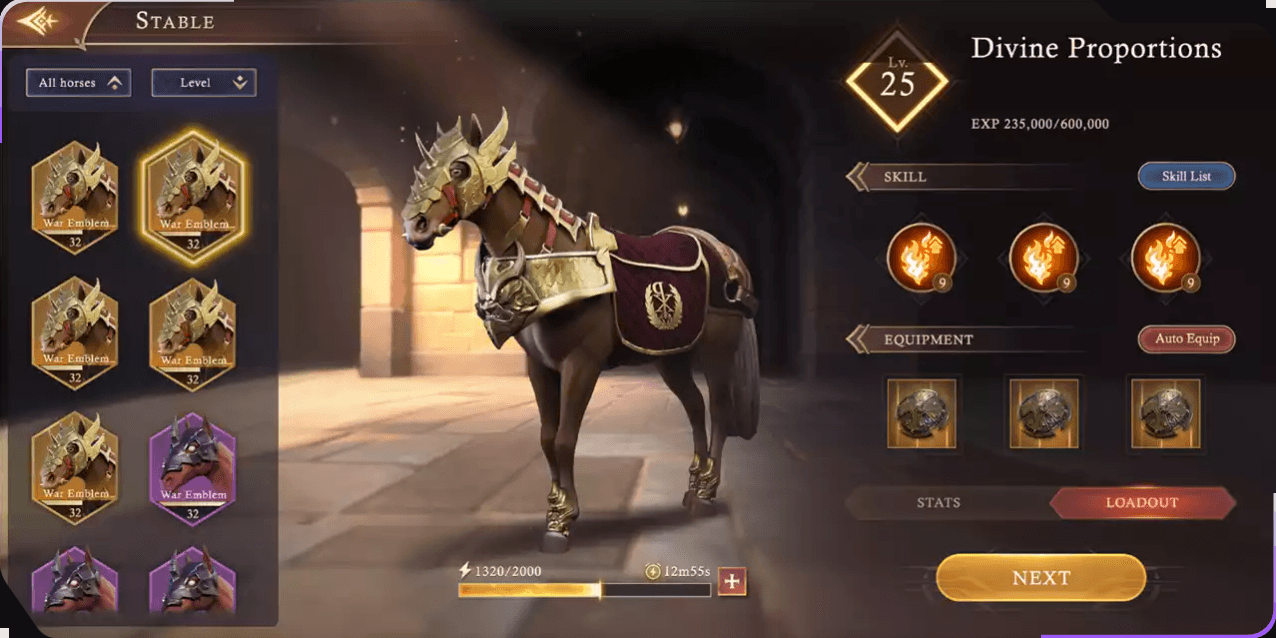Switch to the Loadout tab

[1142, 503]
